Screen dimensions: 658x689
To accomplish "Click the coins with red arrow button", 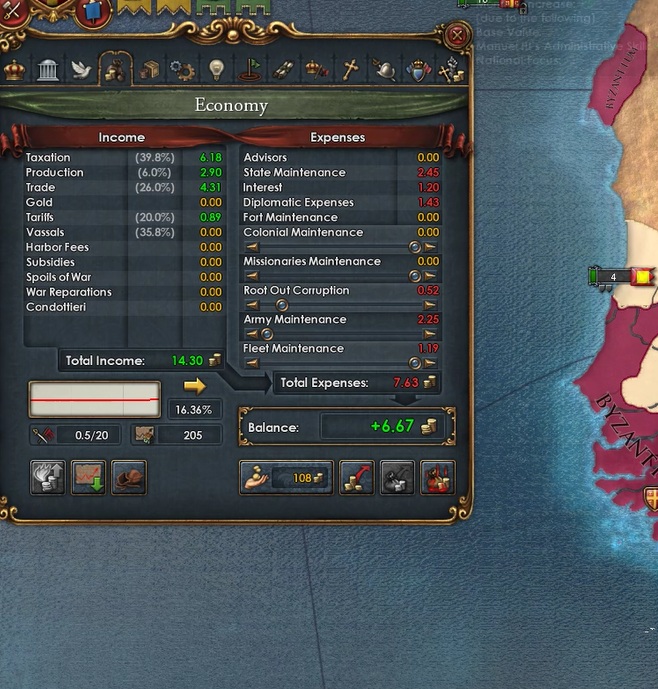I will (x=357, y=478).
